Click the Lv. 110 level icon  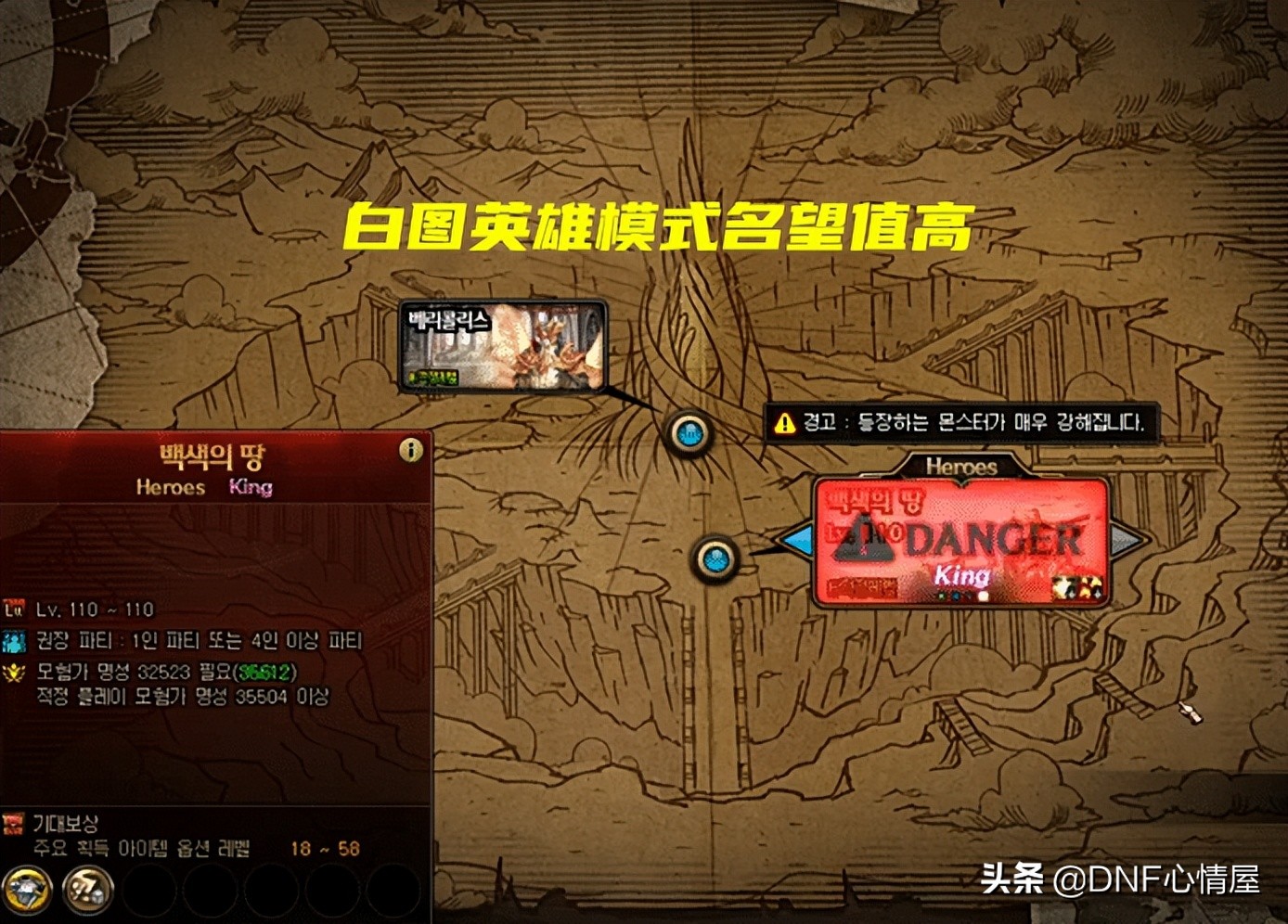pos(15,610)
